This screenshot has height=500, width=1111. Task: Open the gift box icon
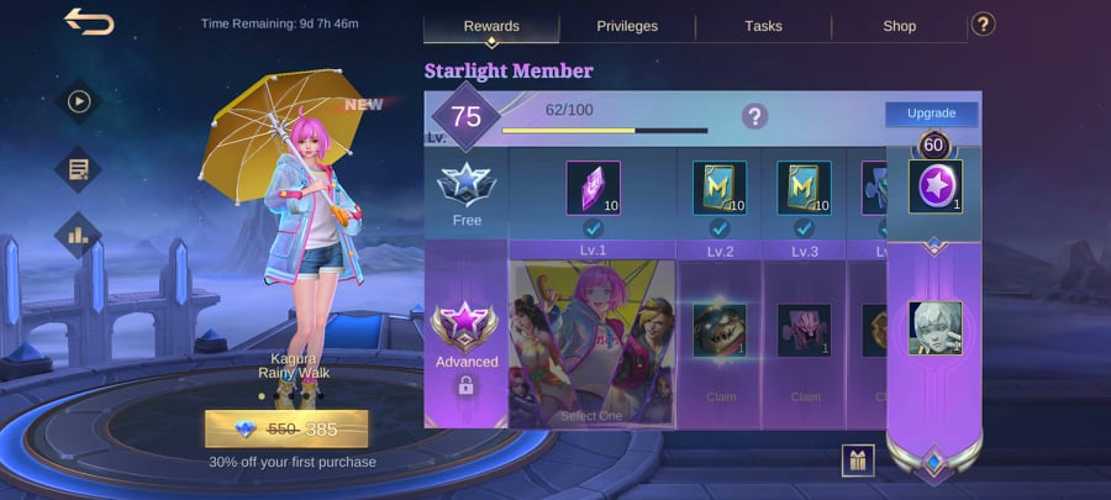(x=858, y=460)
